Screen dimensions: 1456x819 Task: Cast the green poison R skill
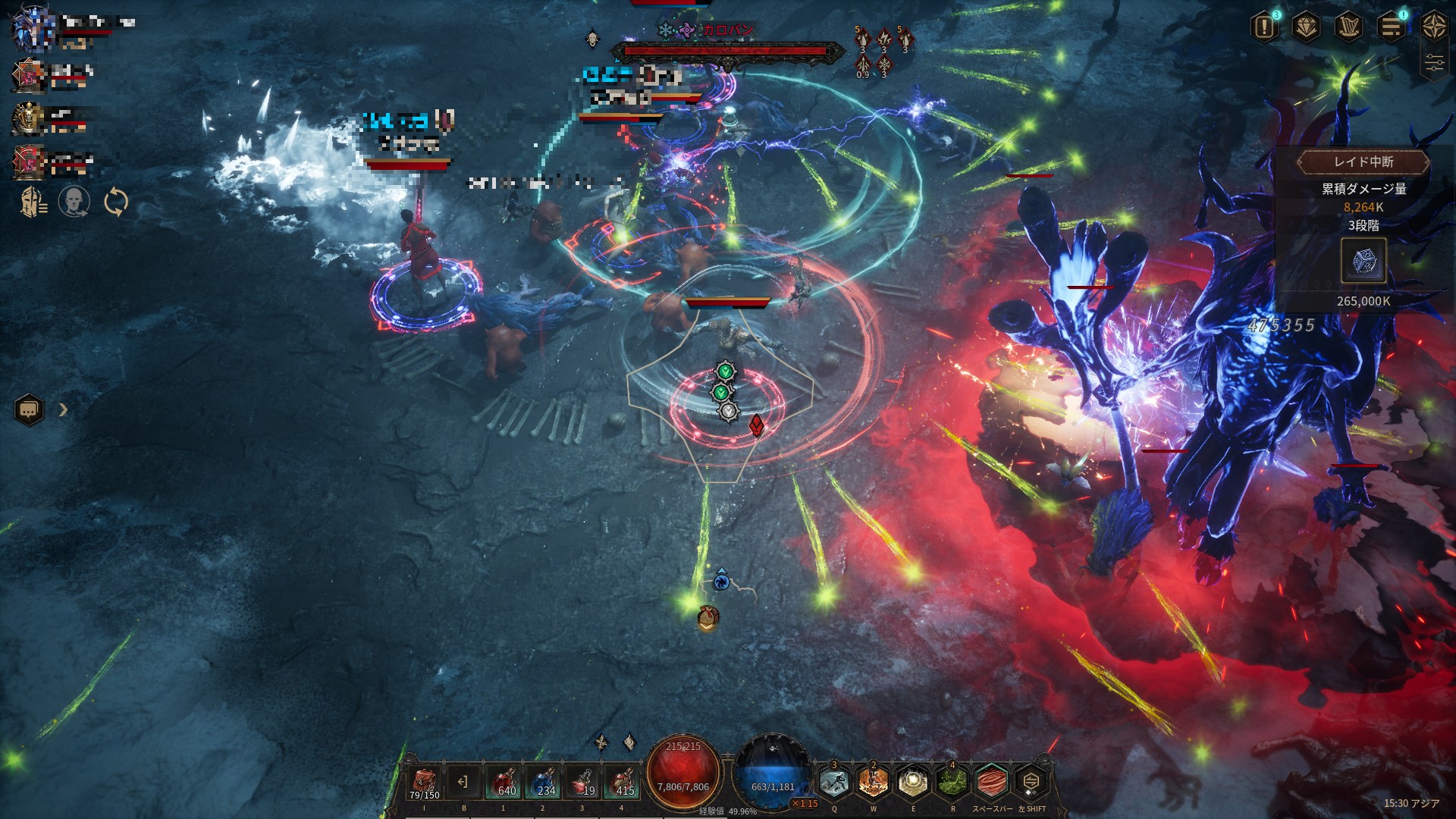tap(952, 782)
